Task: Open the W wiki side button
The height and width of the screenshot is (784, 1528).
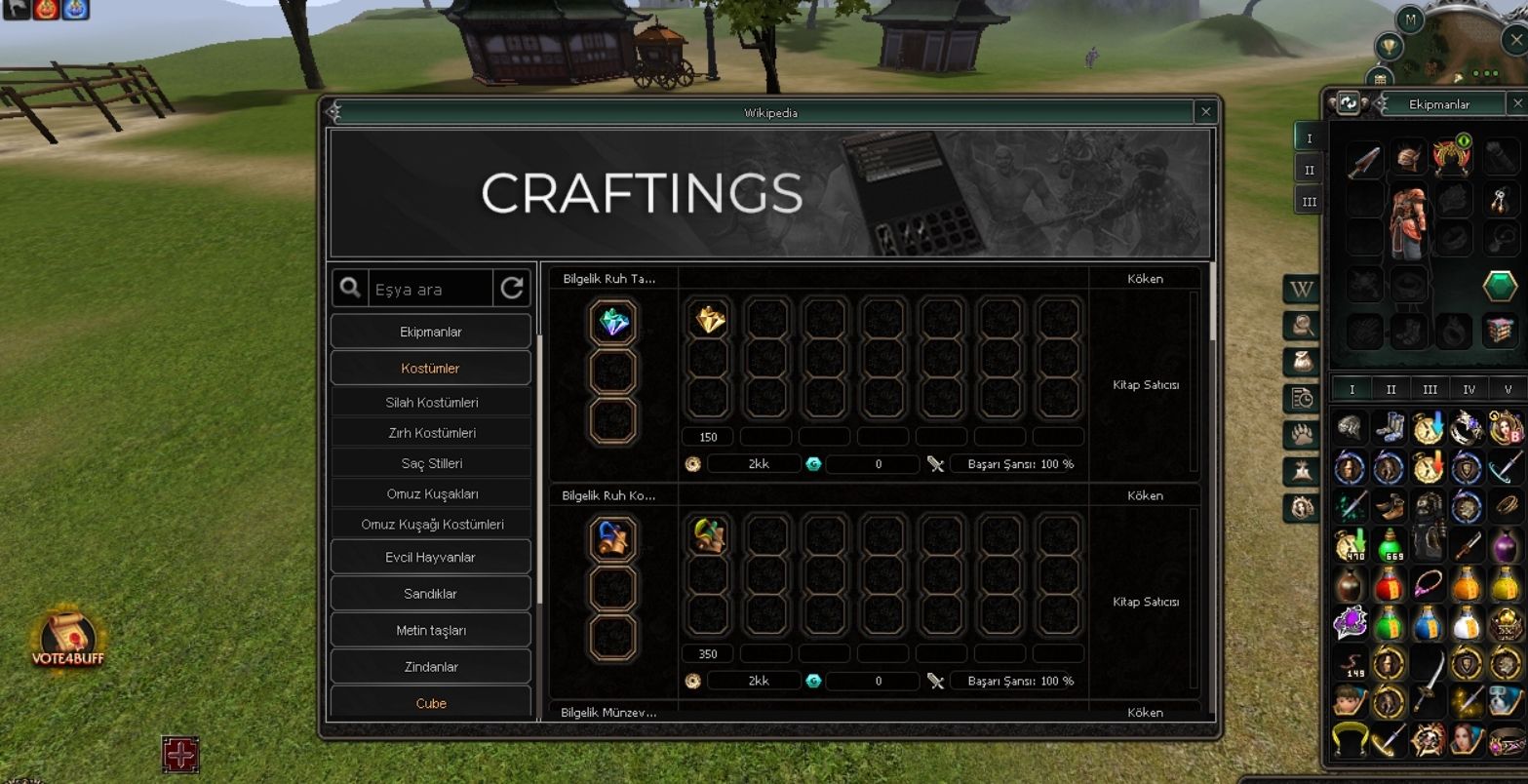Action: (1302, 290)
